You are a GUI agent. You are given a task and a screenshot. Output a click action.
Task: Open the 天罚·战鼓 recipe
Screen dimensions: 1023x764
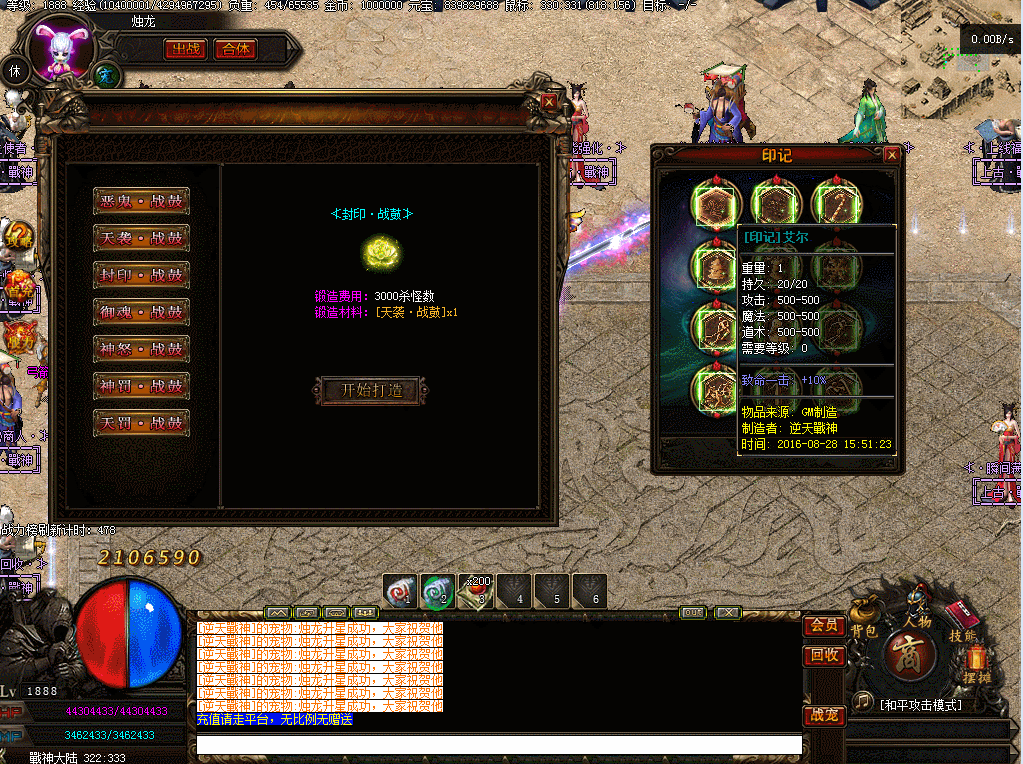tap(141, 423)
